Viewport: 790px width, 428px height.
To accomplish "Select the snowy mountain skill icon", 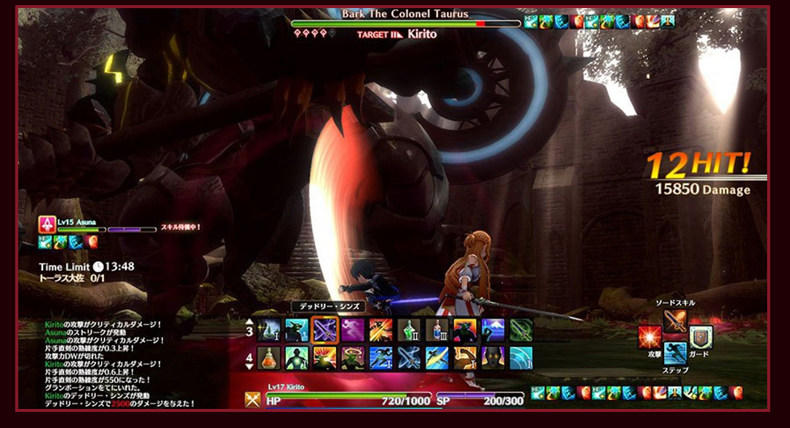I will click(493, 330).
